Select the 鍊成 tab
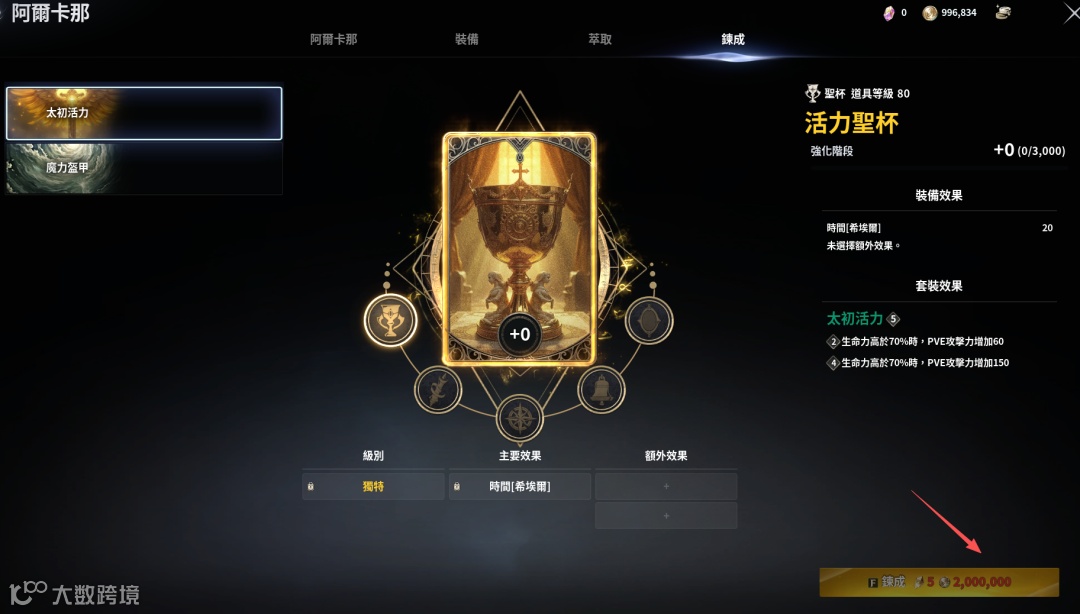 tap(733, 39)
